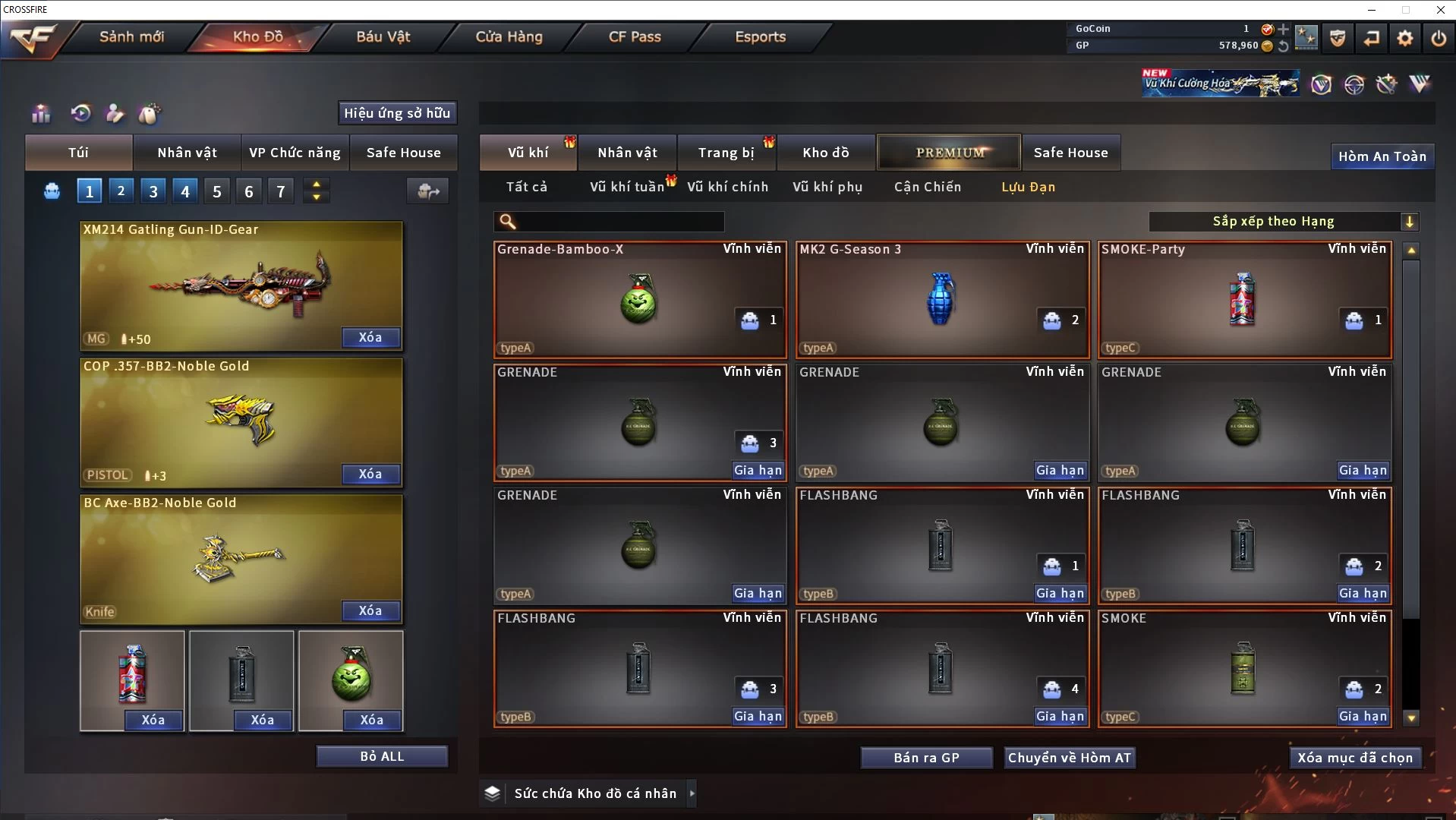The width and height of the screenshot is (1456, 820).
Task: Choose the Cận Chiến category
Action: 927,187
